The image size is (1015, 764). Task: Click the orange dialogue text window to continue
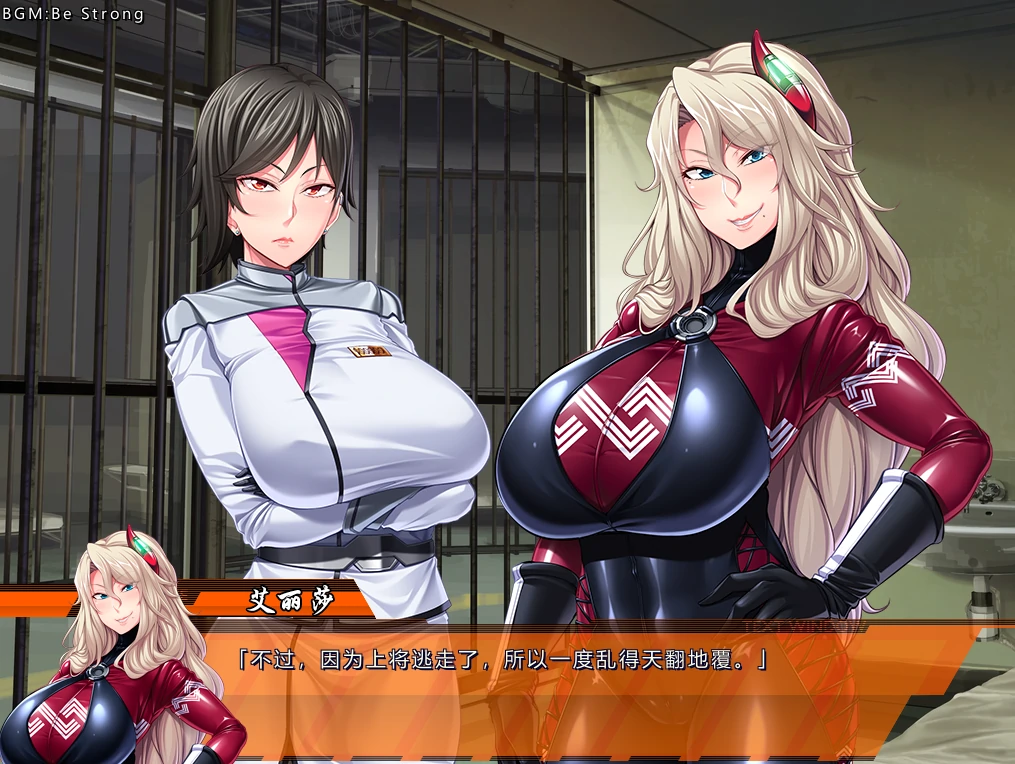[560, 690]
